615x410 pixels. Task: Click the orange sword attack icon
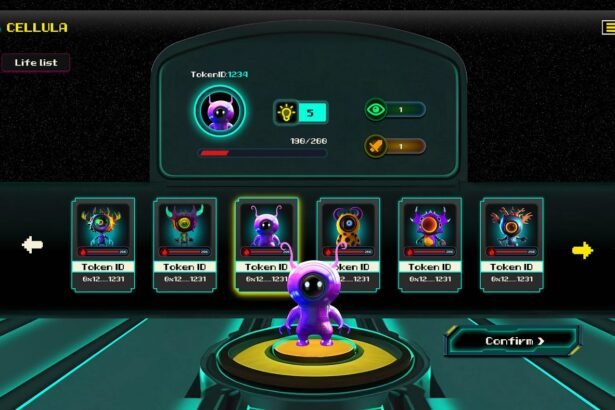tap(376, 146)
